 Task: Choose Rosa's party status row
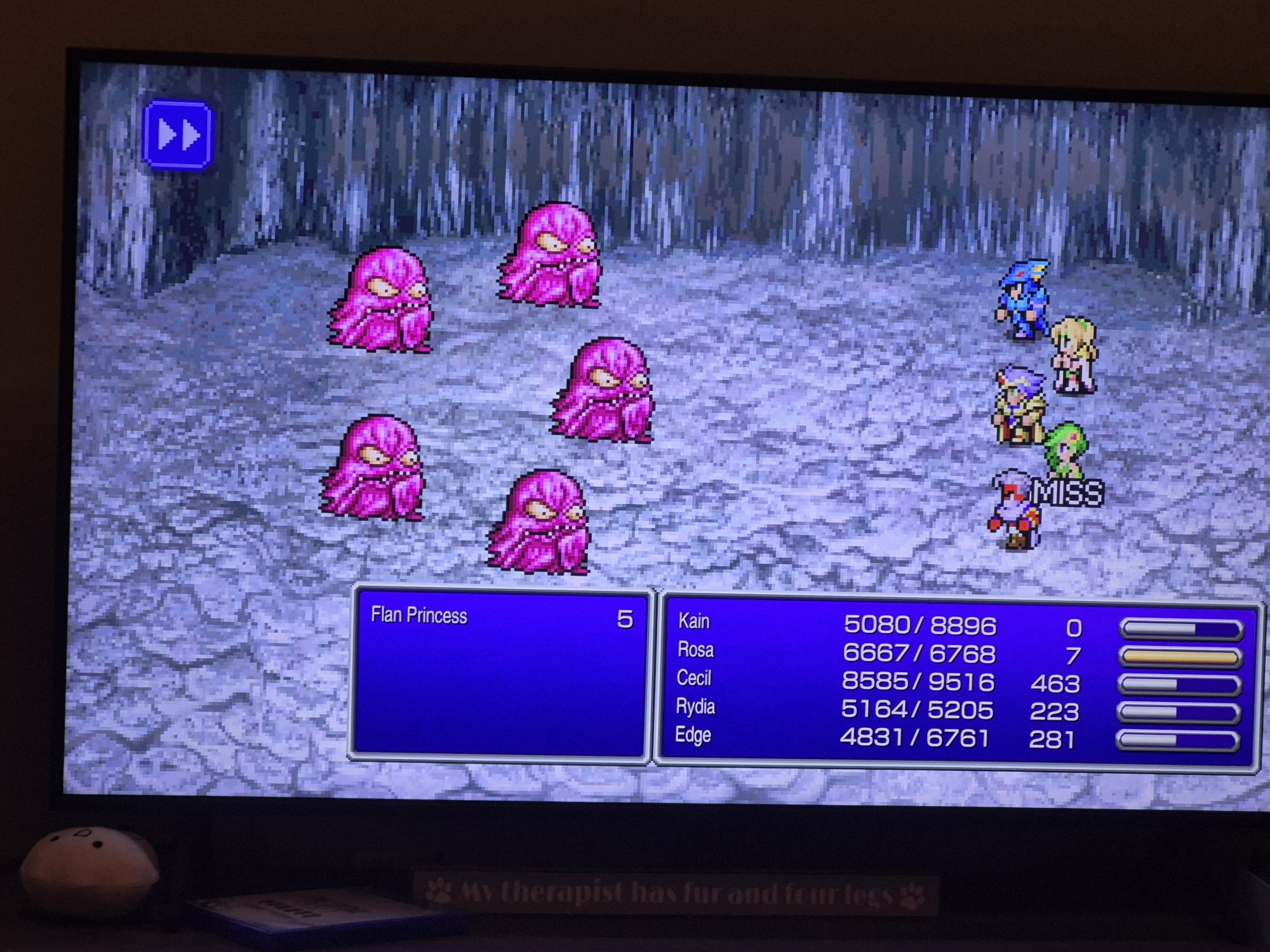pyautogui.click(x=696, y=651)
